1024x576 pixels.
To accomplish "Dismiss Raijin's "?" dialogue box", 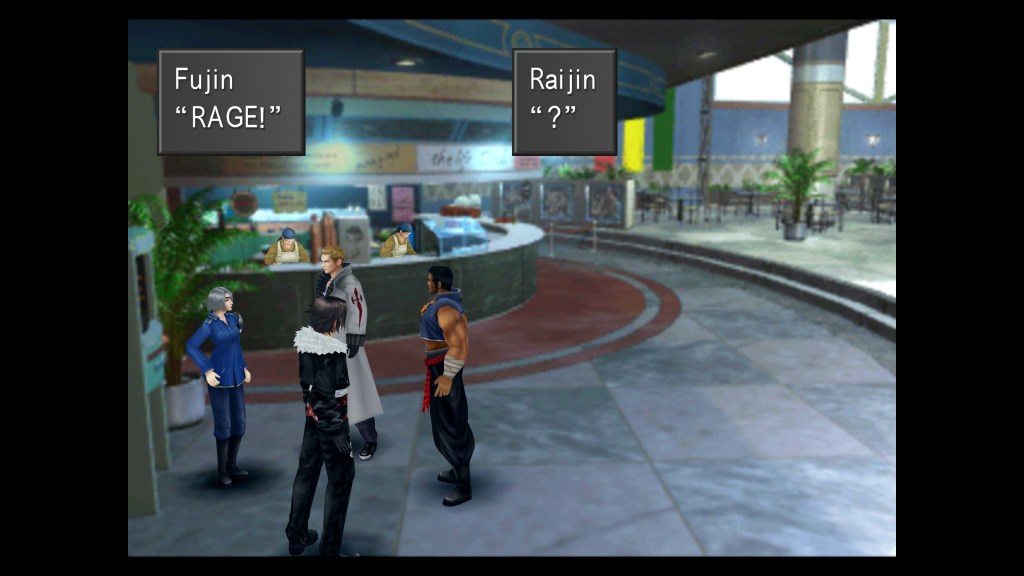I will point(564,102).
